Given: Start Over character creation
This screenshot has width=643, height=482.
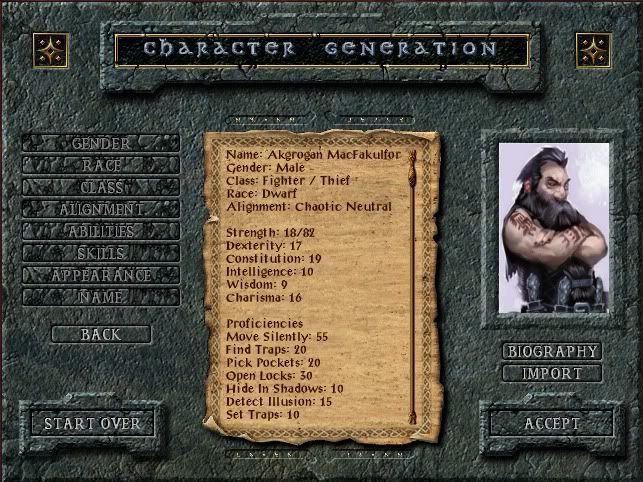Looking at the screenshot, I should [92, 424].
